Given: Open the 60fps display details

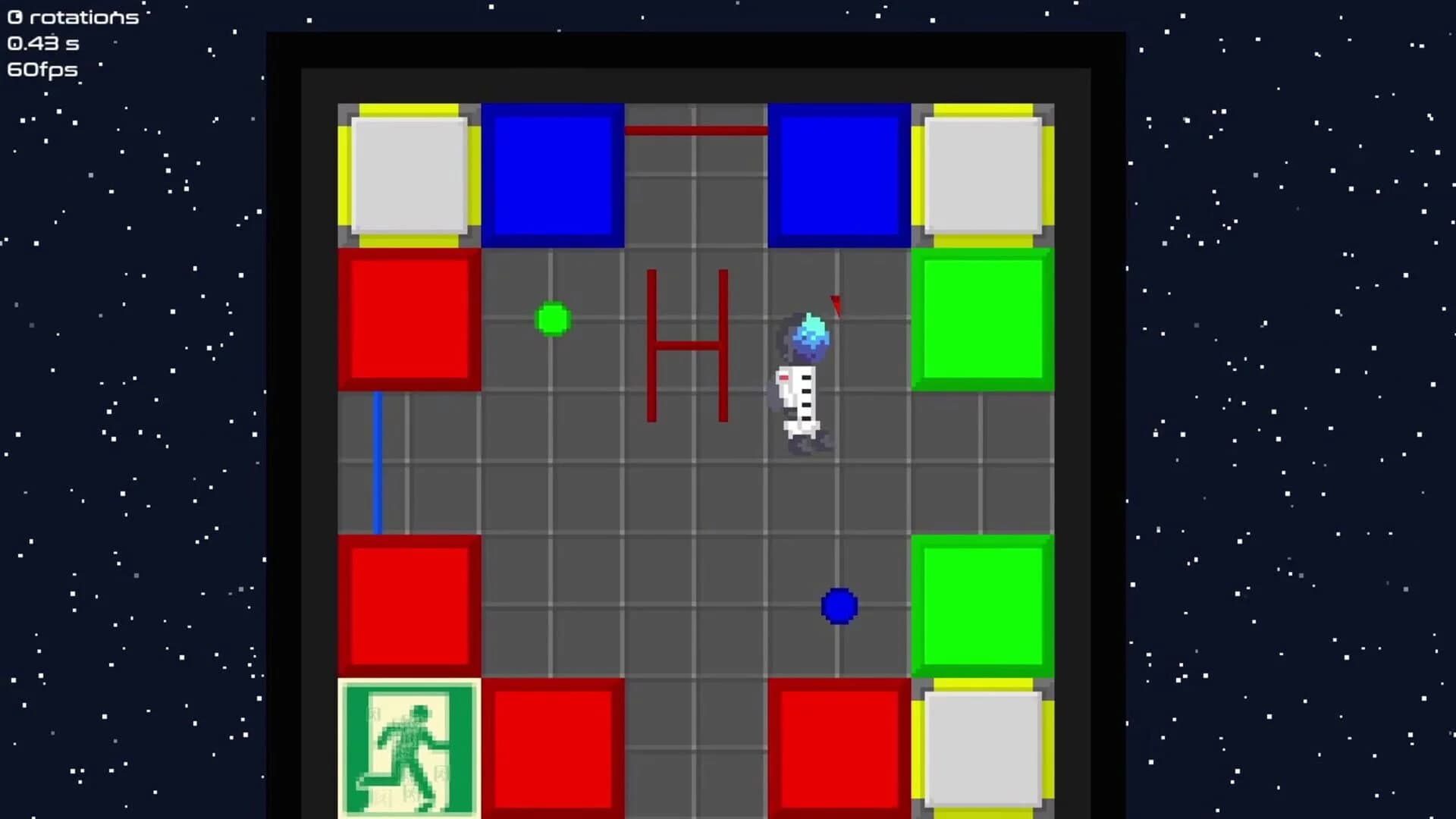Looking at the screenshot, I should (42, 70).
